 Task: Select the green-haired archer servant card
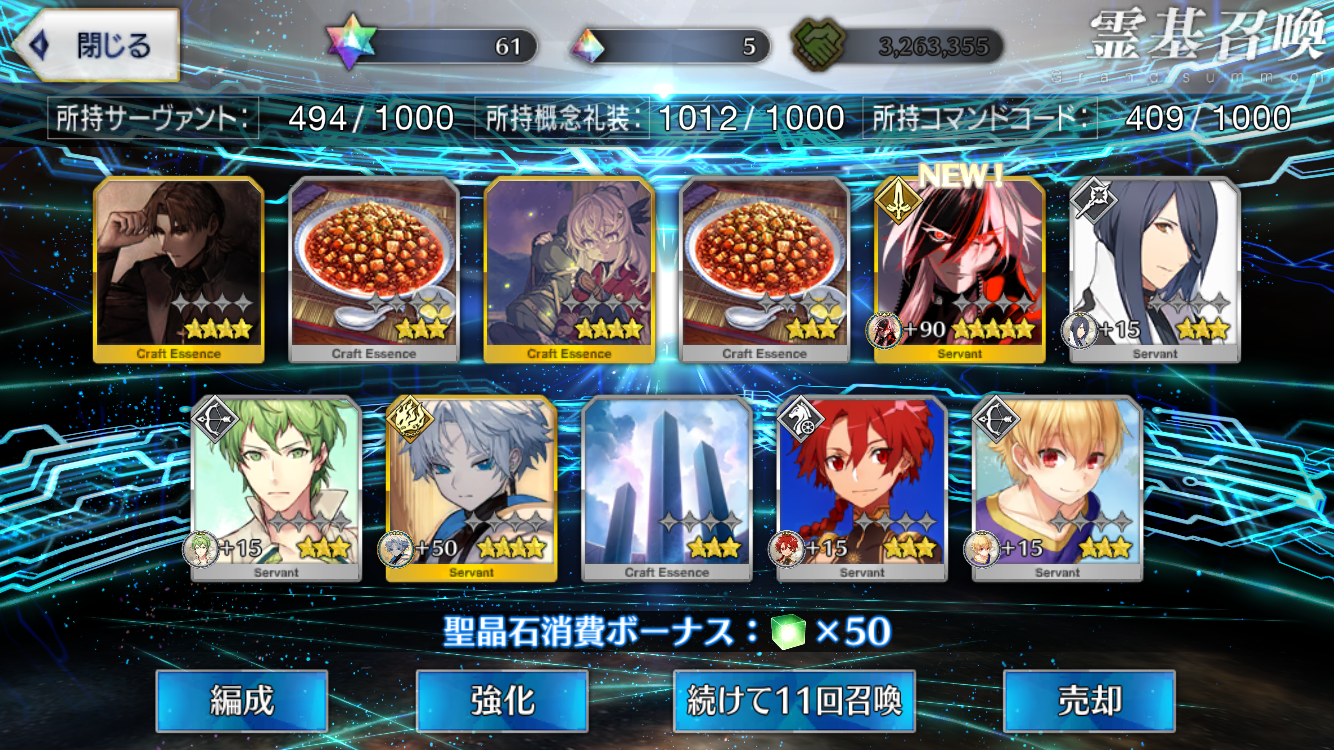point(276,488)
